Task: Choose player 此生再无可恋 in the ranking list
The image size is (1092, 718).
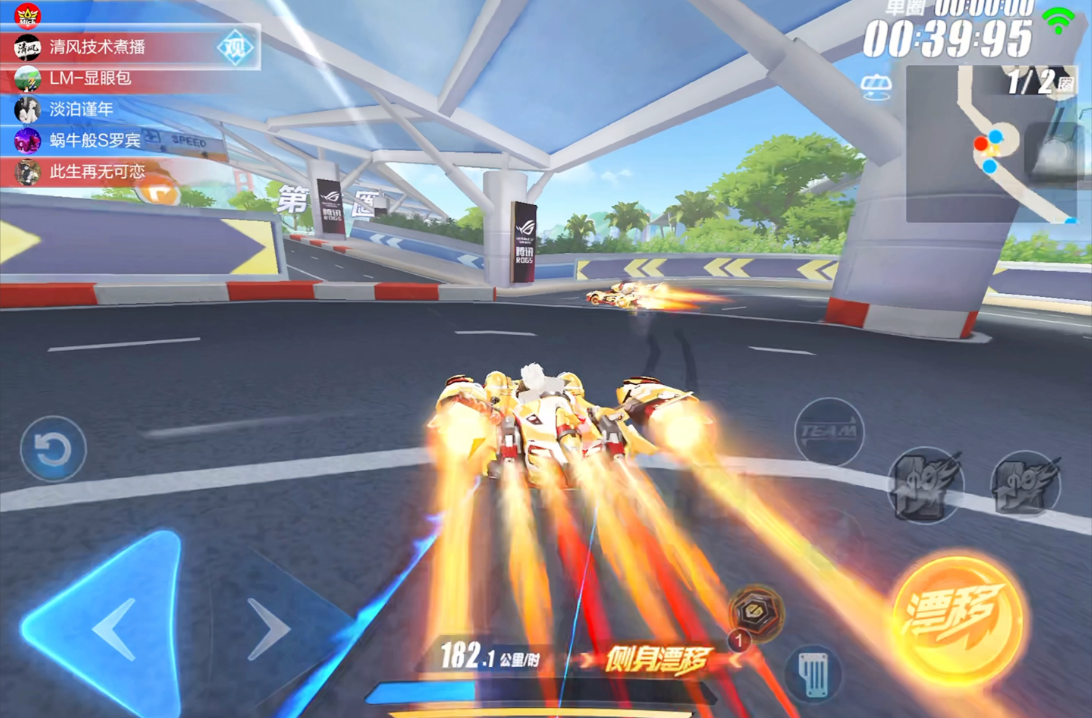Action: pyautogui.click(x=97, y=171)
